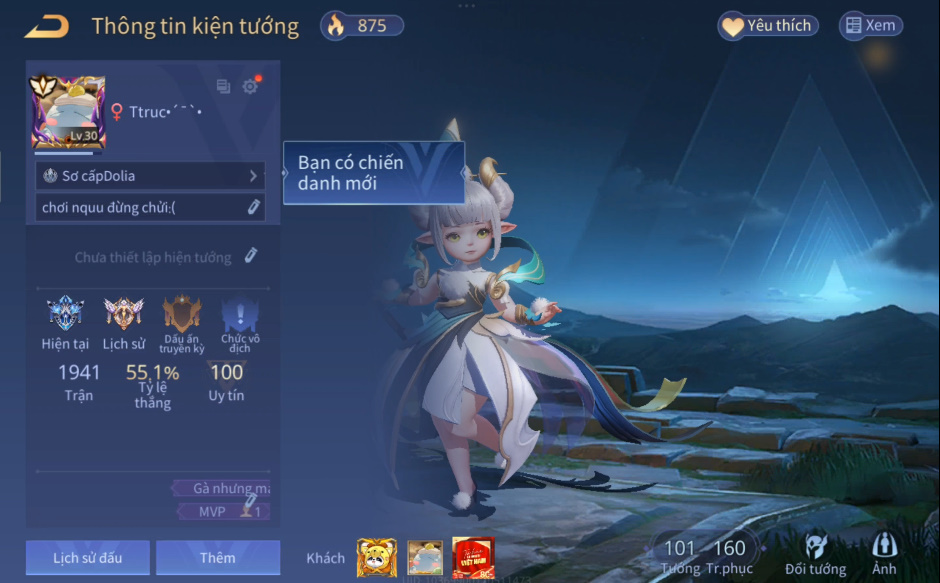The image size is (940, 583).
Task: Click the copy icon beside the gear
Action: (223, 87)
